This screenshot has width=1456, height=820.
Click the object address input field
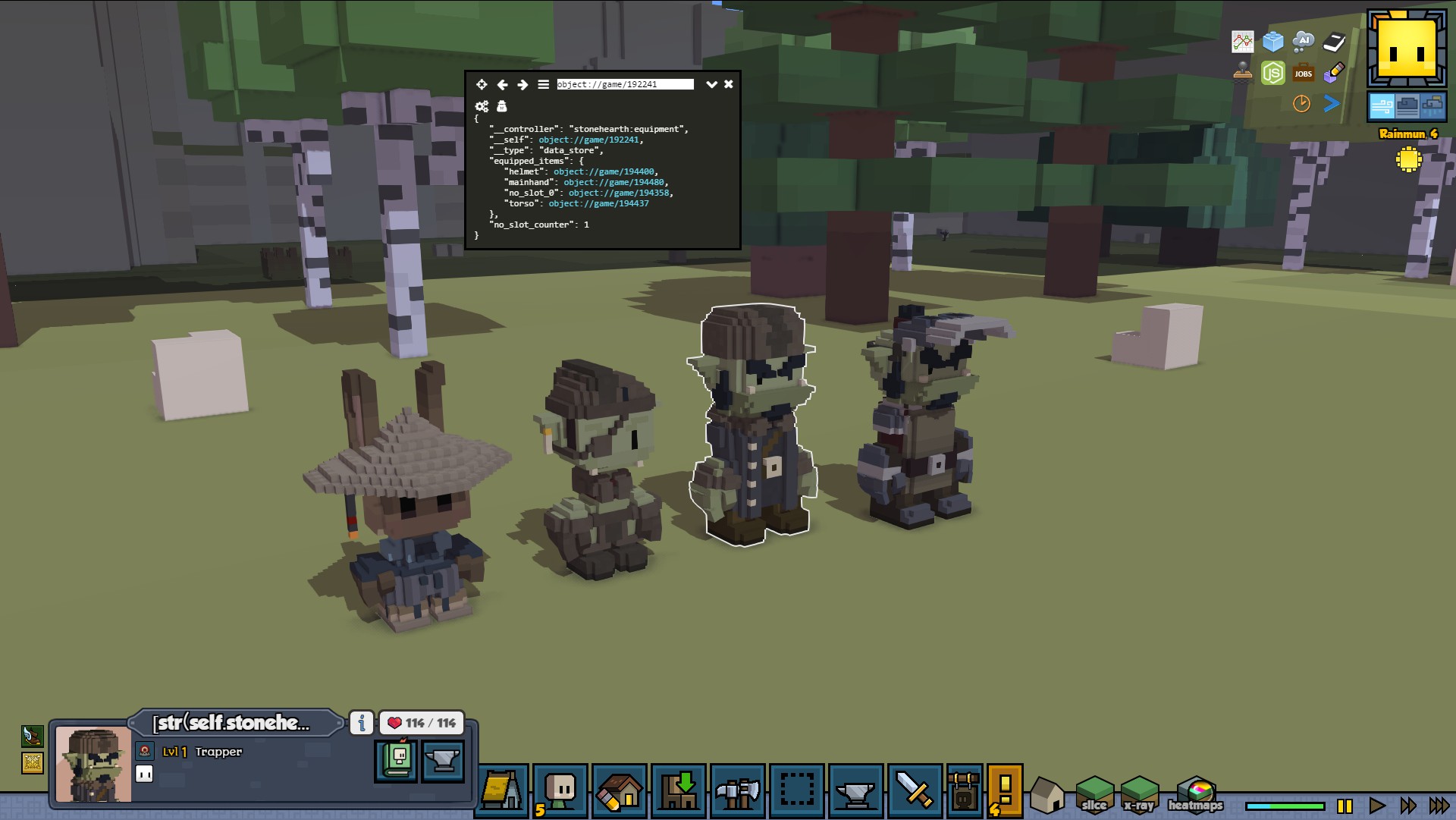(x=625, y=84)
